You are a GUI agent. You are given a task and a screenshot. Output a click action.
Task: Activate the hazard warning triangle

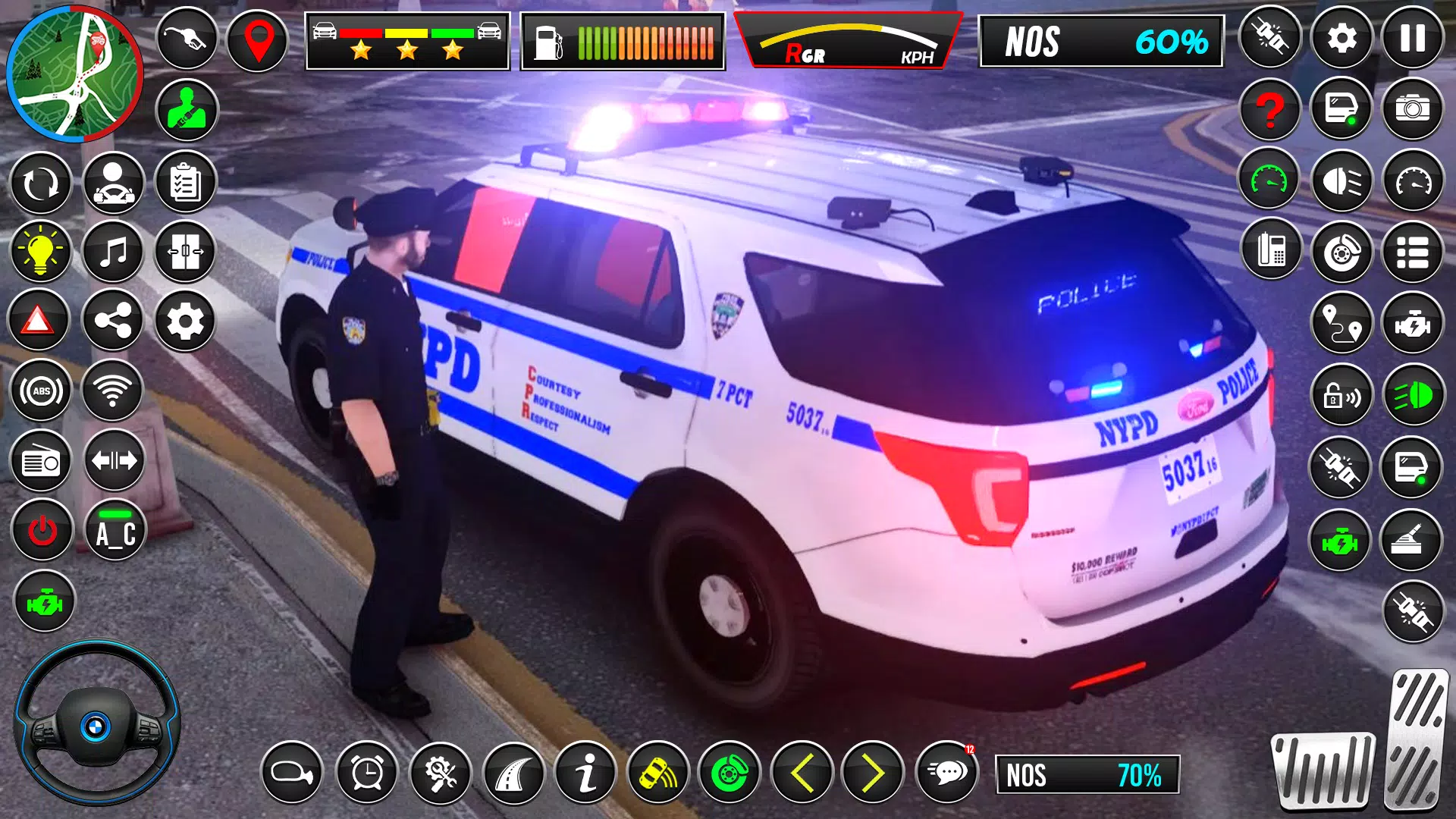(x=38, y=322)
